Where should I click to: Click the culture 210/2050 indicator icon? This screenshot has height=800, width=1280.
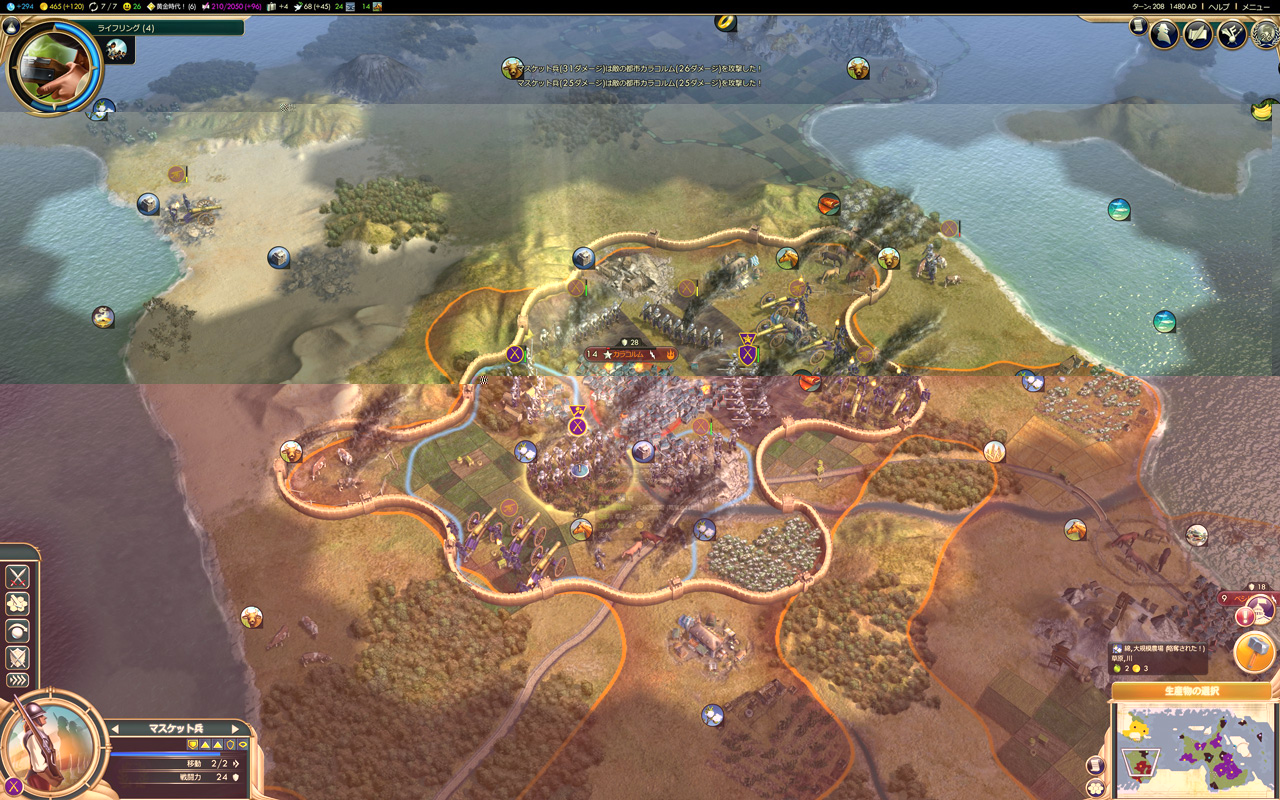[x=205, y=8]
